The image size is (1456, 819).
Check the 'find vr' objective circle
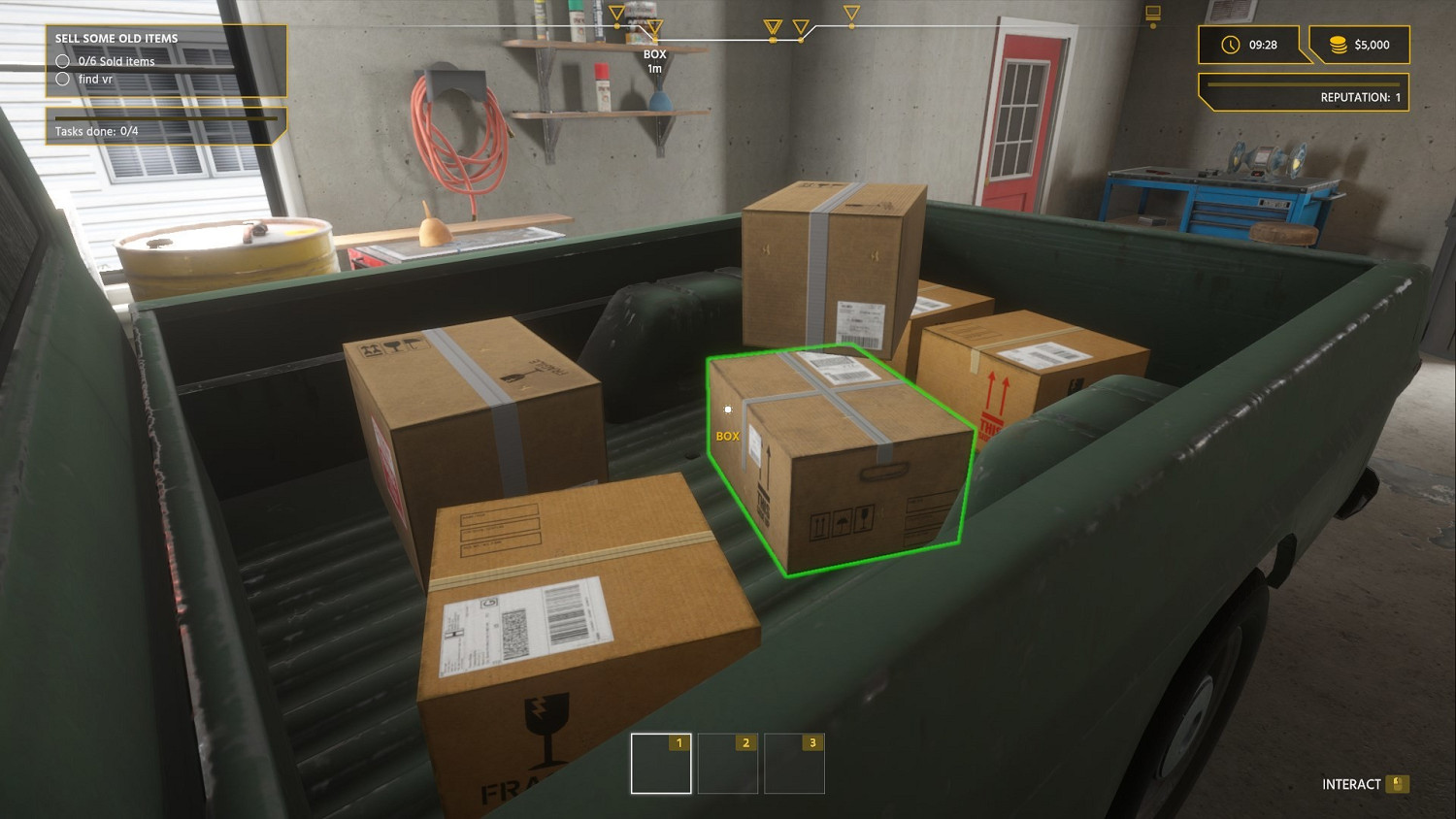[60, 79]
